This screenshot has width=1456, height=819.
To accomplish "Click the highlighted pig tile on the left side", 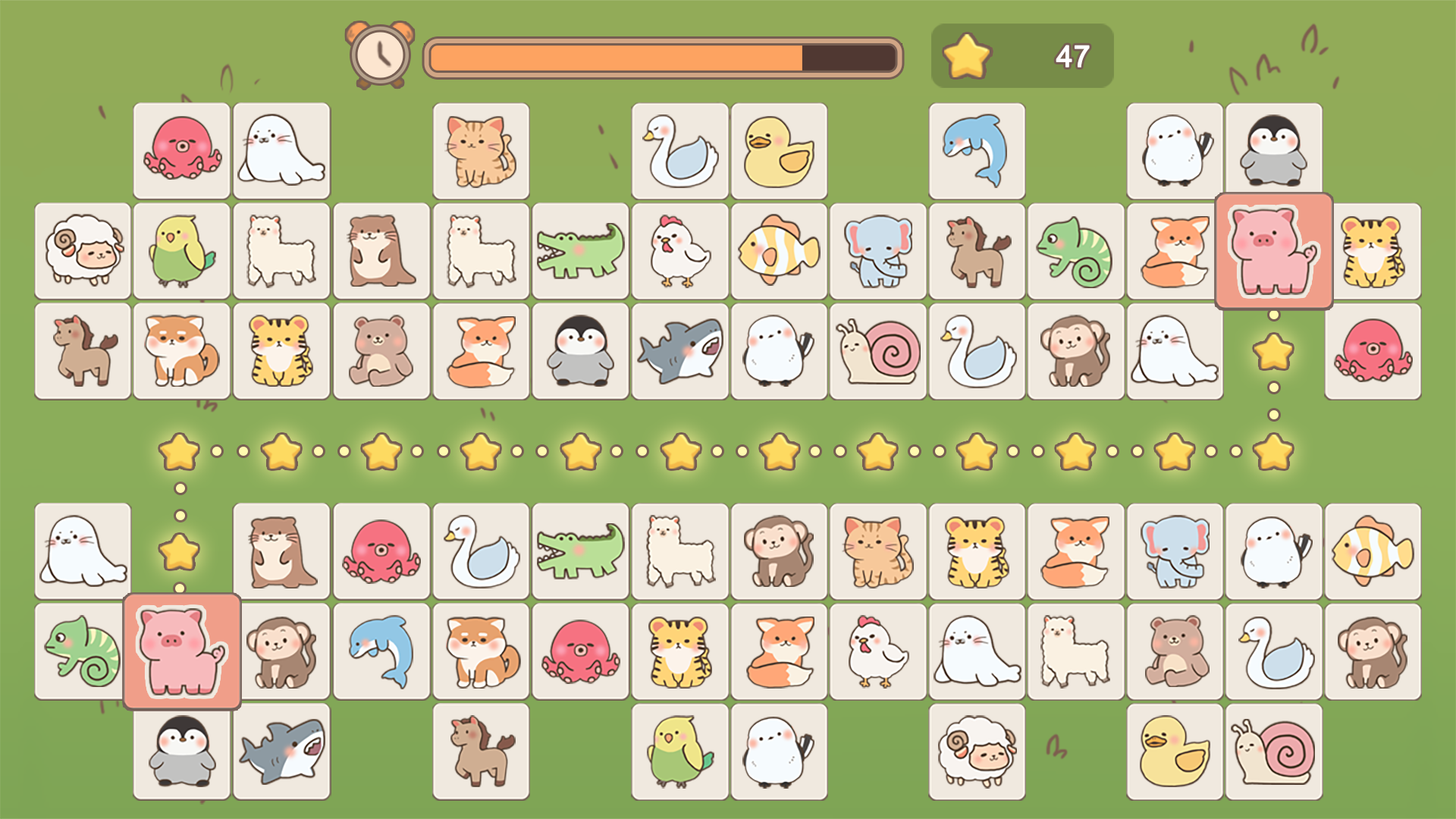I will [181, 651].
